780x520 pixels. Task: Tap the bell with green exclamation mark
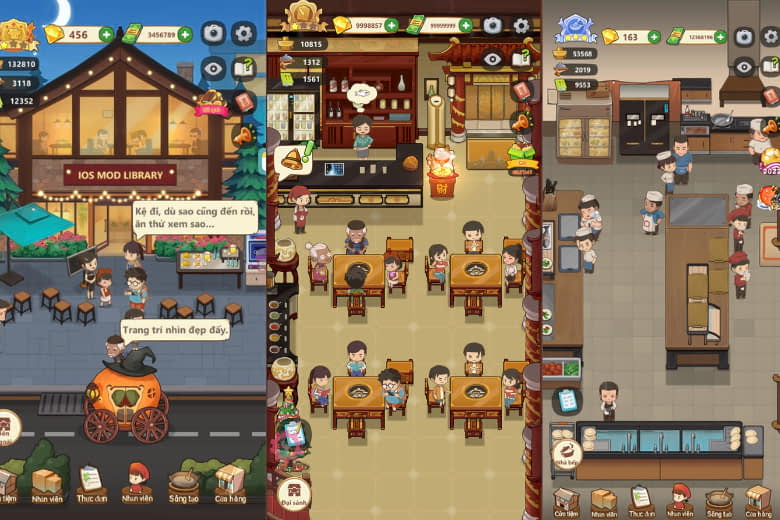click(x=295, y=157)
